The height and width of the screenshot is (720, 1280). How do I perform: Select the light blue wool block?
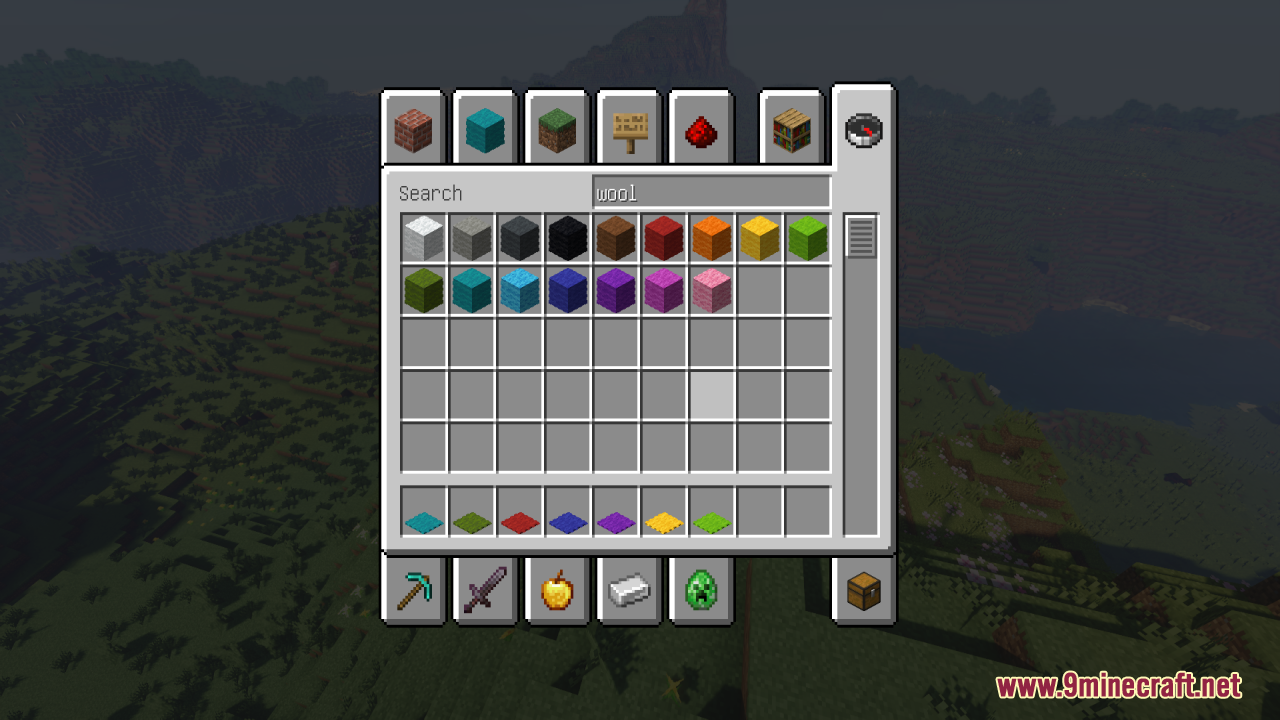coord(519,289)
